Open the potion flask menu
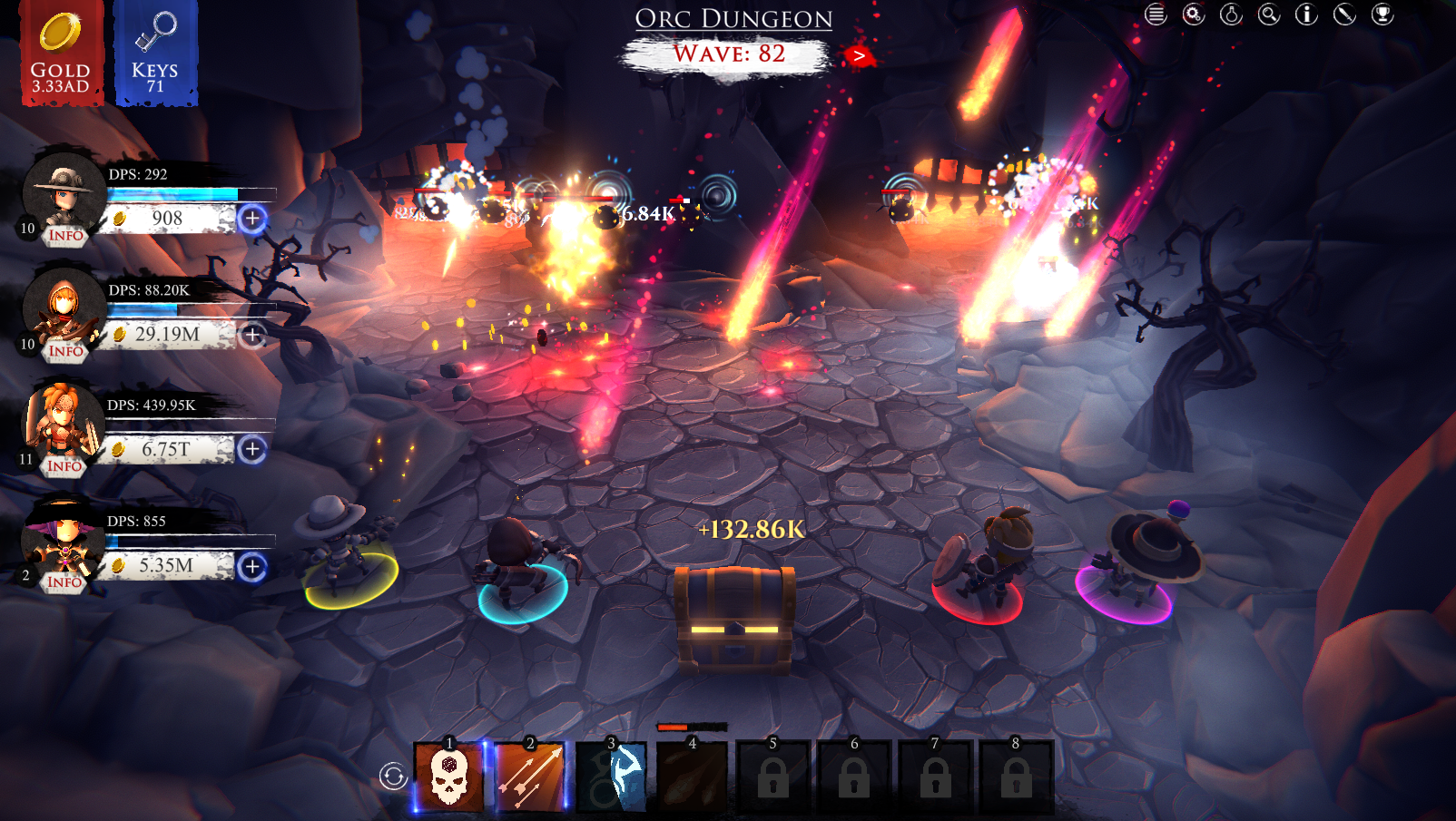1456x821 pixels. coord(1231,15)
